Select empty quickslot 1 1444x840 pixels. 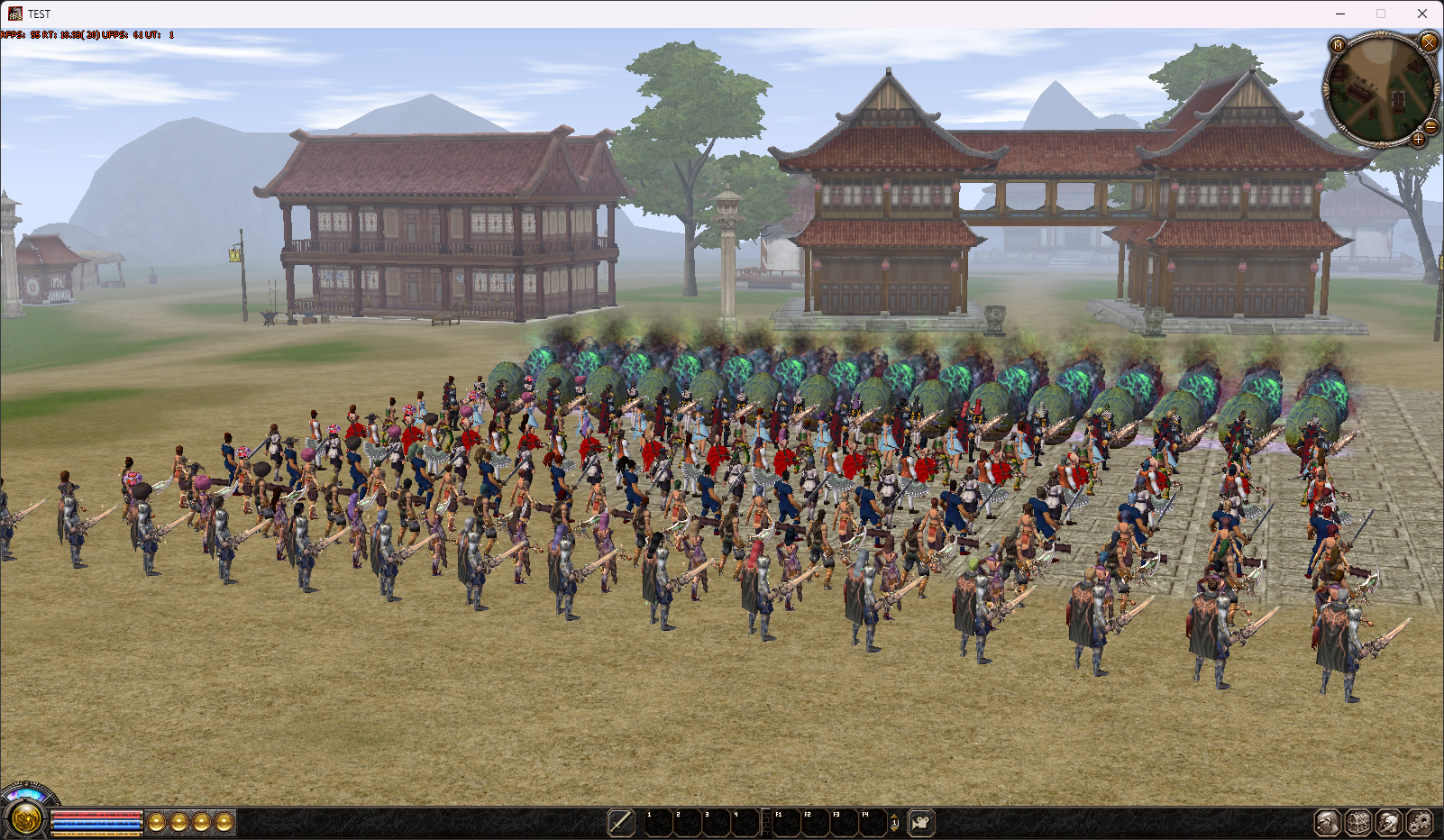point(659,823)
